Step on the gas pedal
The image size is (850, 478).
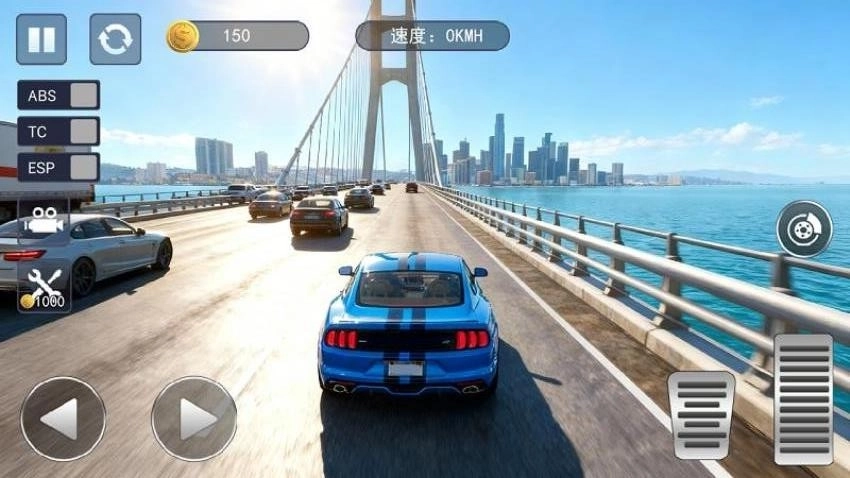[803, 398]
